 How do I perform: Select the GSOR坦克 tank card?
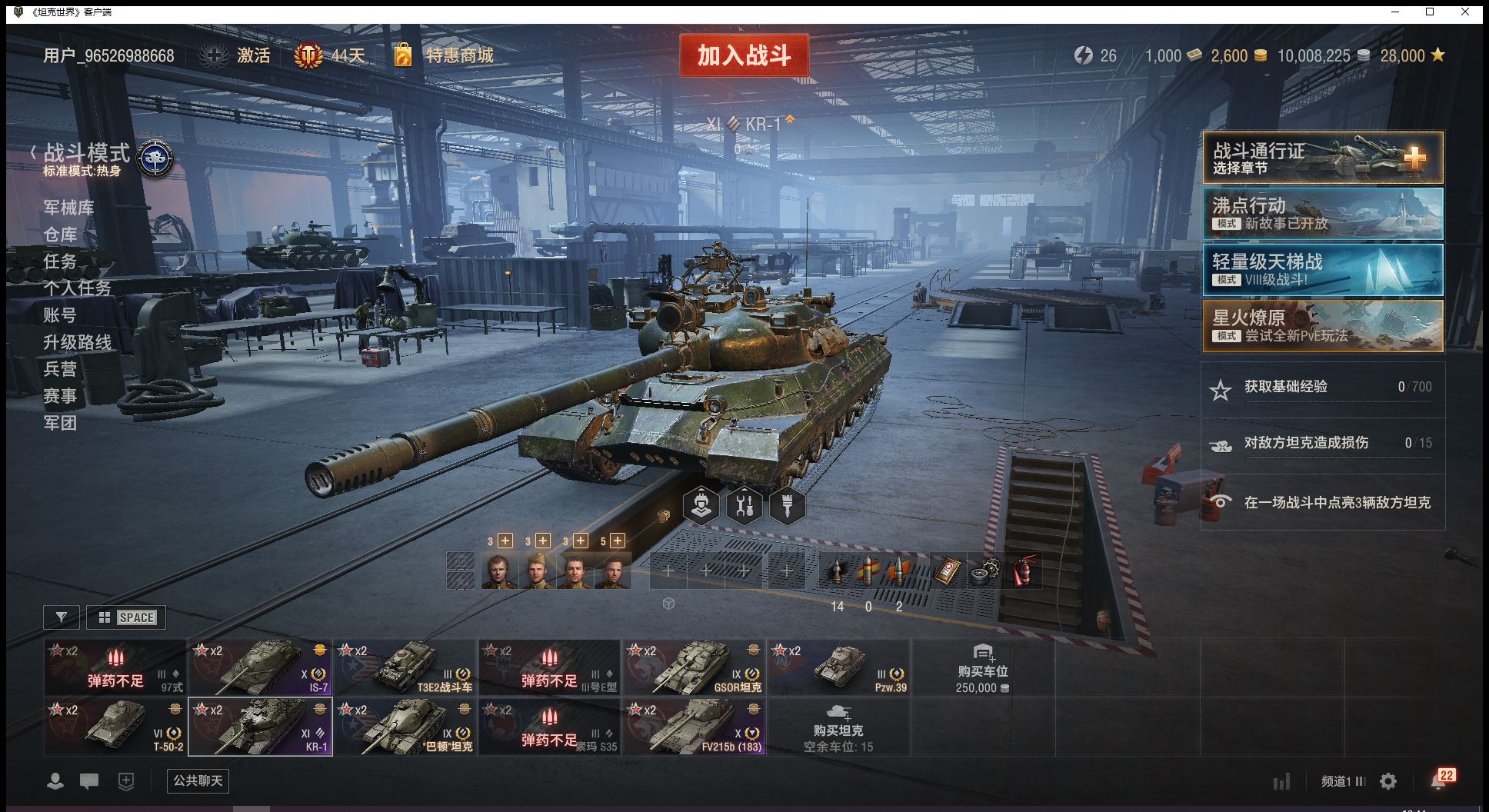(x=694, y=667)
